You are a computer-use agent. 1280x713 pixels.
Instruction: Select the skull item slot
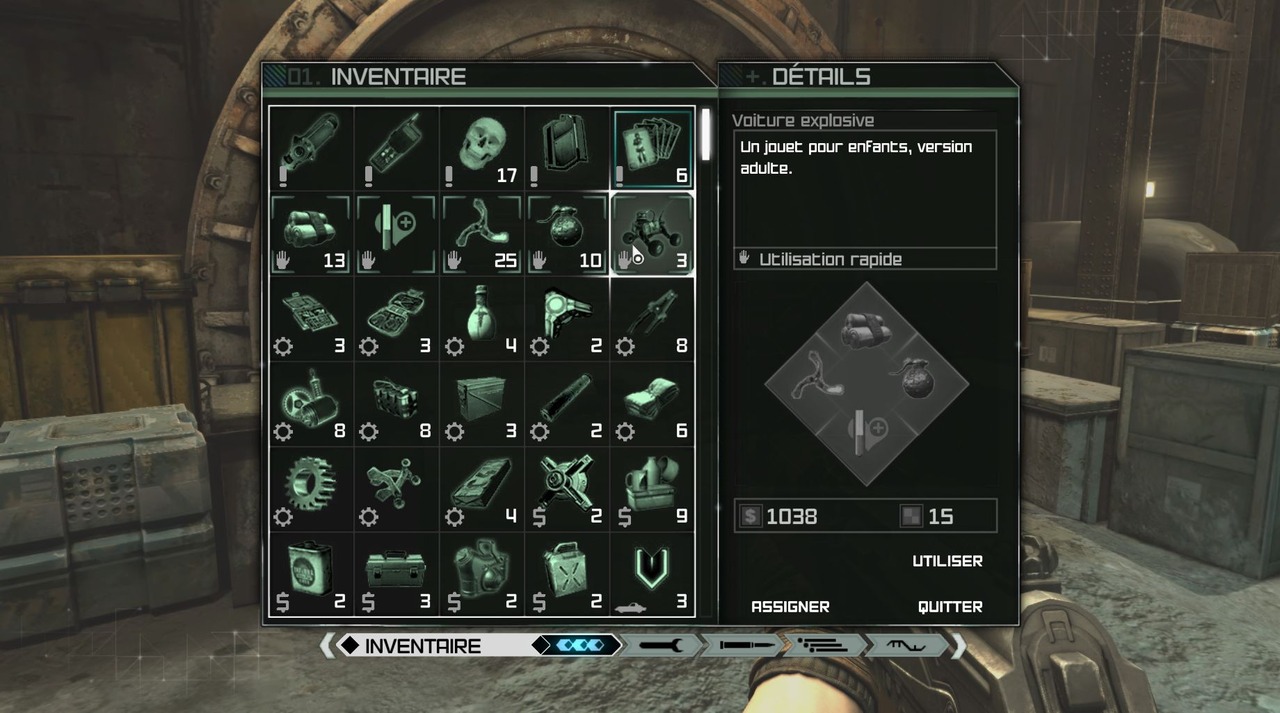(x=482, y=149)
